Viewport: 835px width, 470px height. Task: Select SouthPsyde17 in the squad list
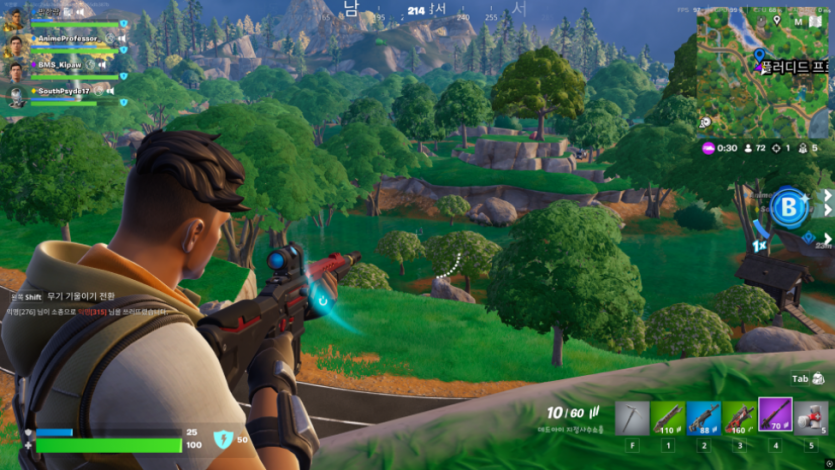(x=64, y=91)
